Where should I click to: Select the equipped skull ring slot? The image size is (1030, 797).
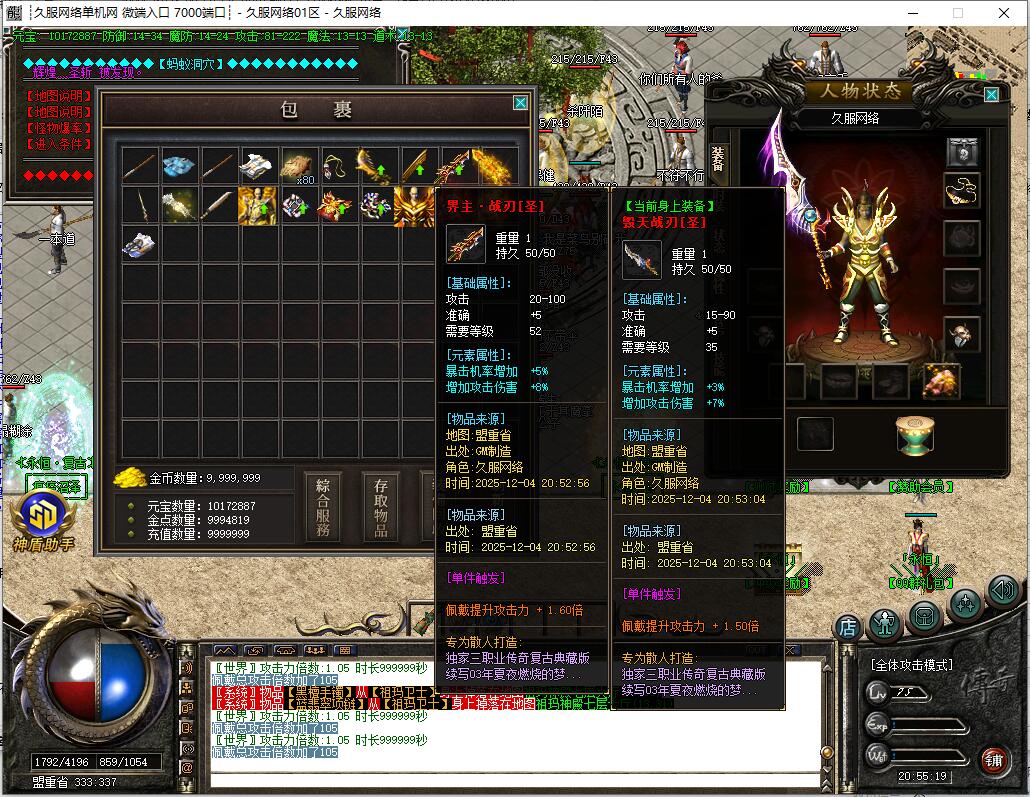962,334
